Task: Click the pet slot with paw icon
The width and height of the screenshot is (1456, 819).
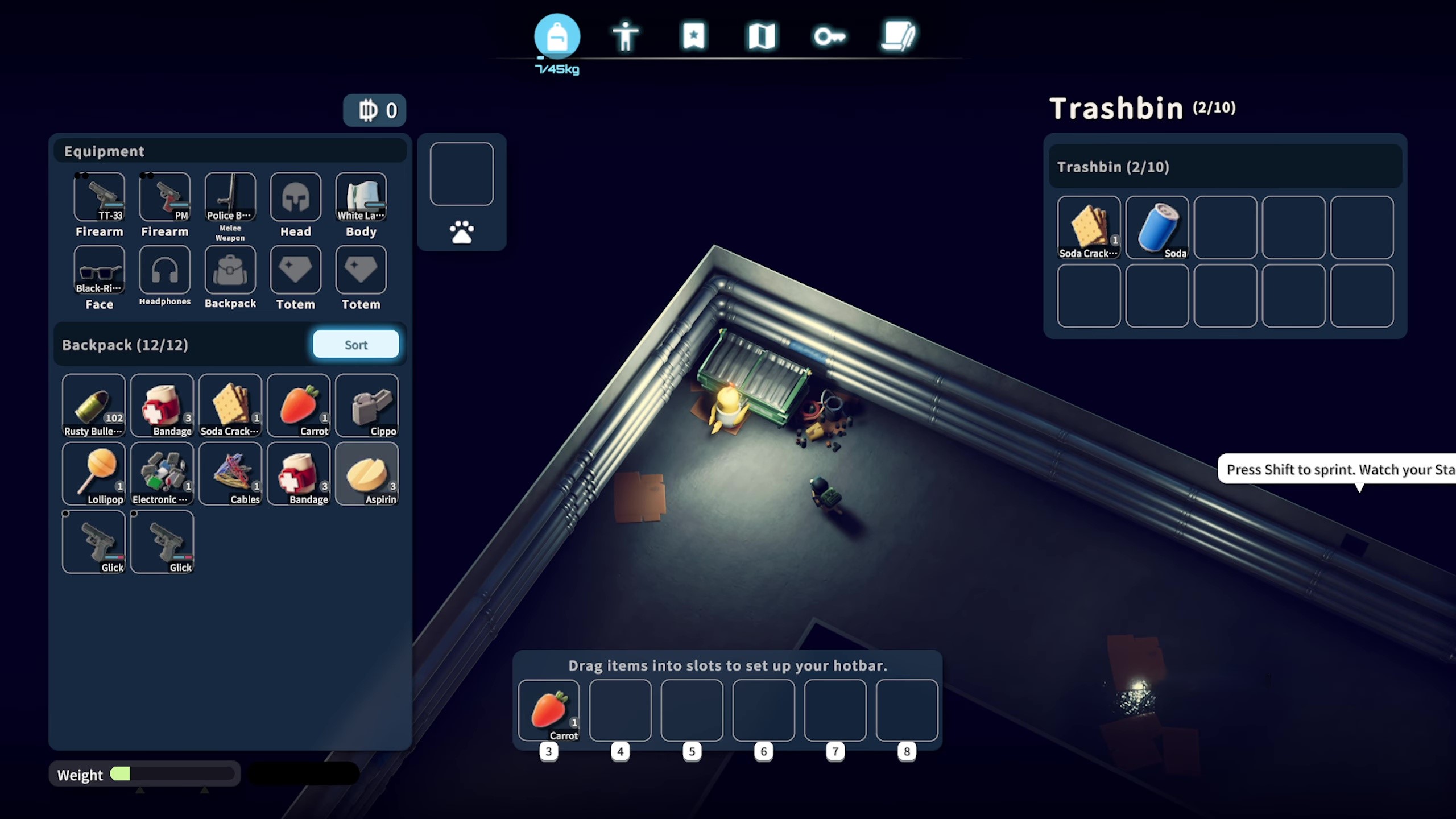Action: (461, 174)
